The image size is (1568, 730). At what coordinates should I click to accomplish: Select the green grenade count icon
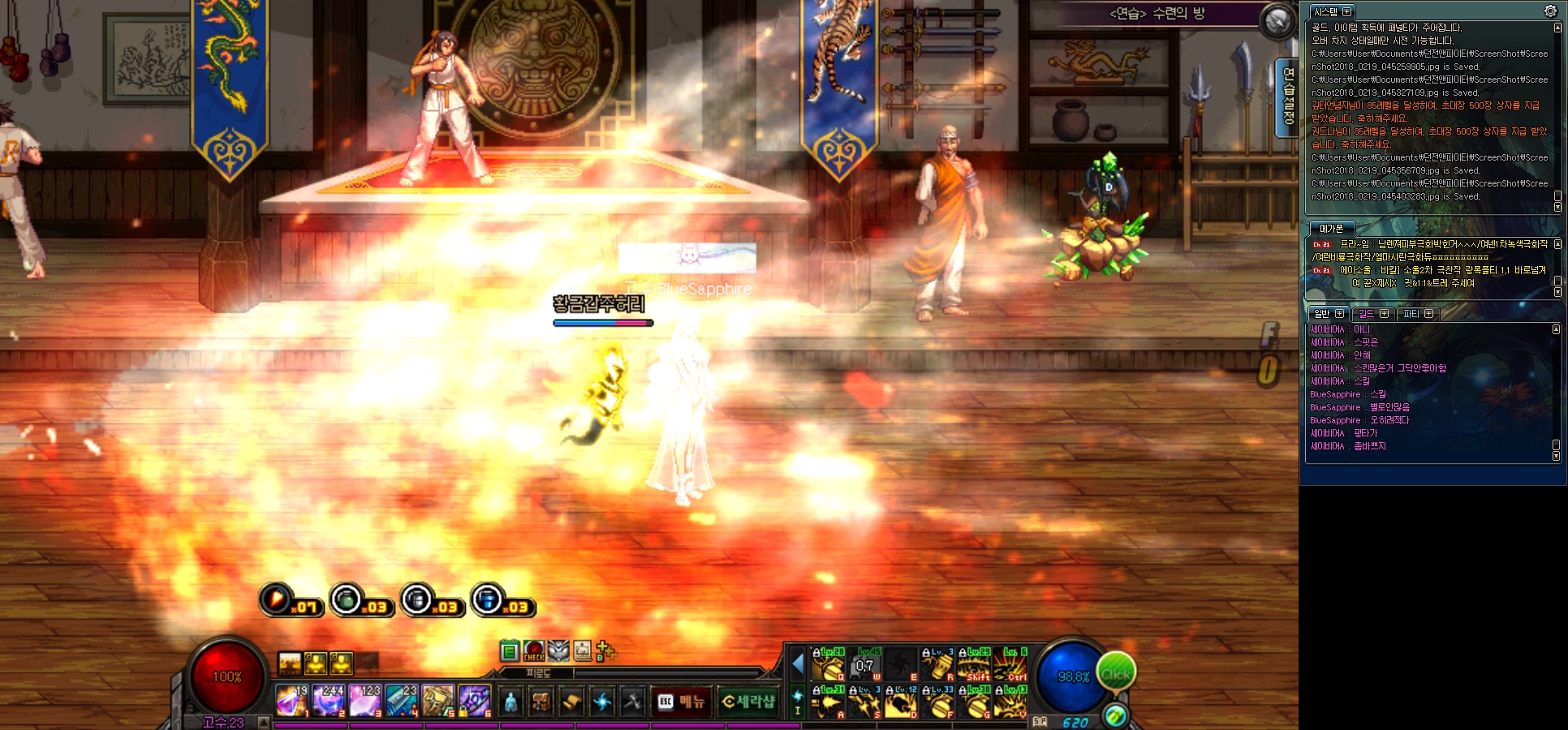[347, 600]
